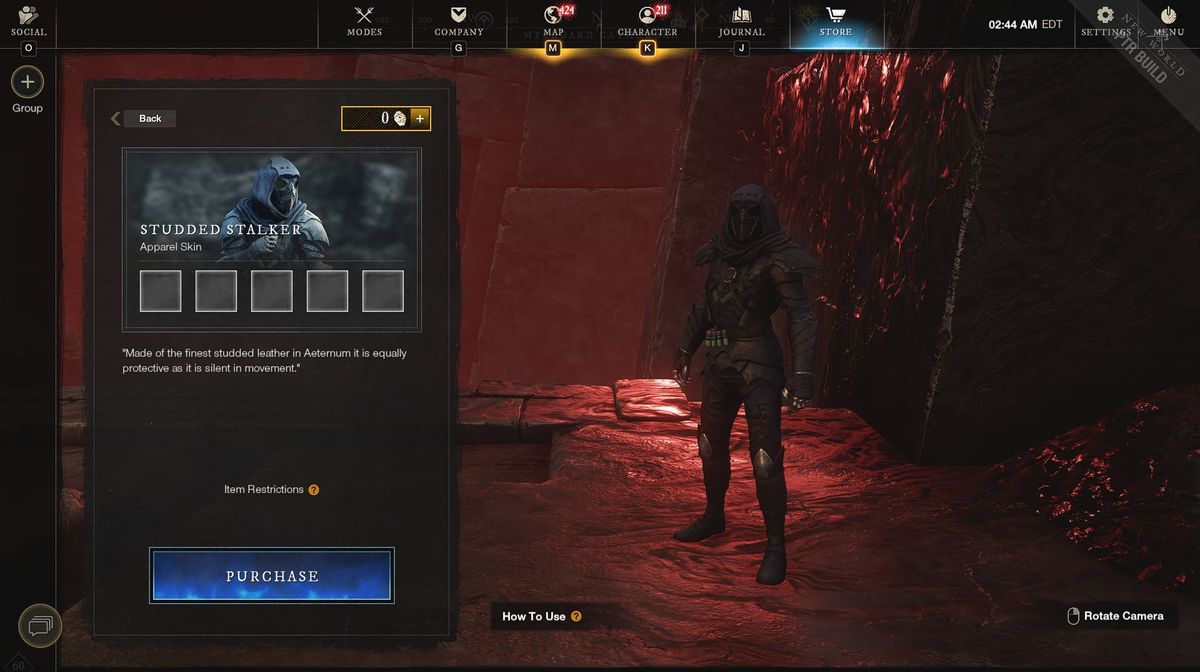Open the Character tab
The height and width of the screenshot is (672, 1200).
(x=647, y=21)
